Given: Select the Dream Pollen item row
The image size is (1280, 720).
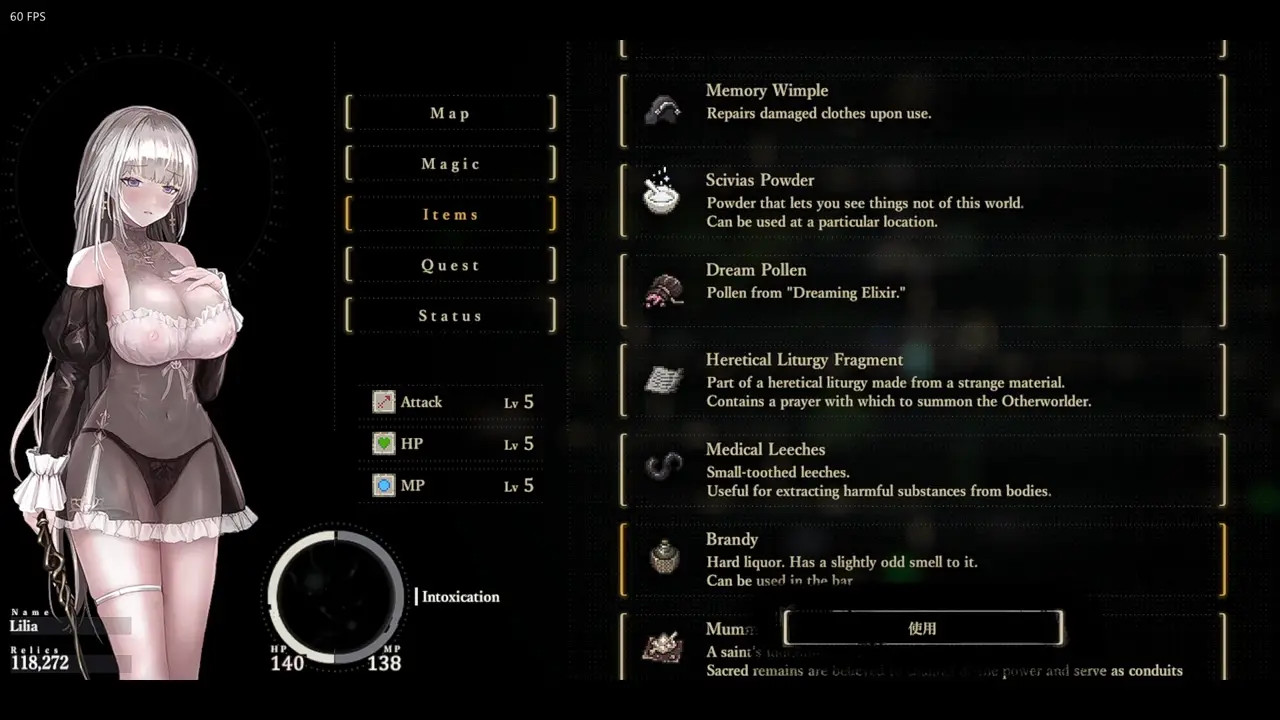Looking at the screenshot, I should pos(922,290).
